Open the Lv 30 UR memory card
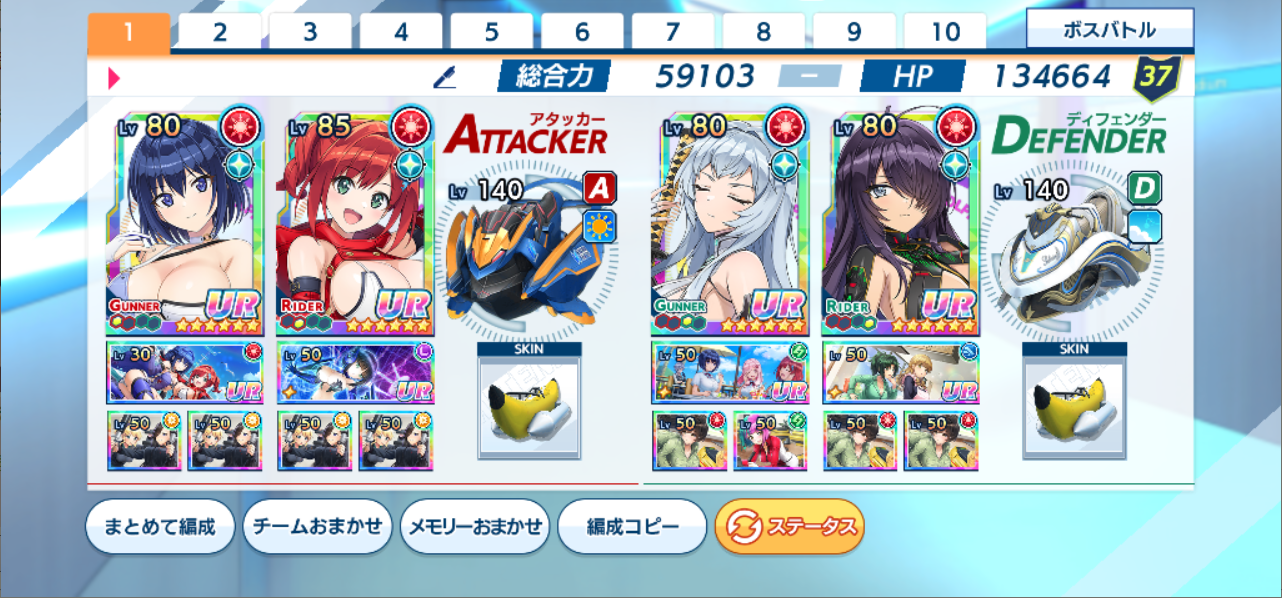 184,372
